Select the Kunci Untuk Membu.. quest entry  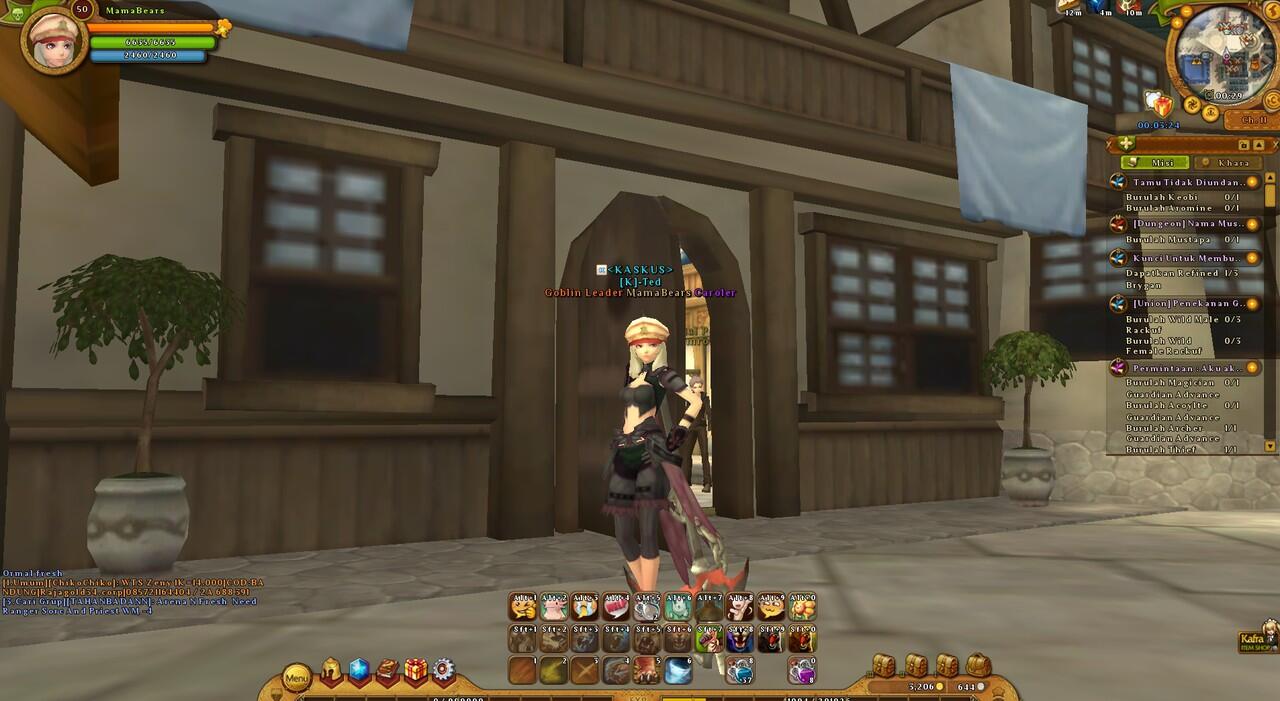[1188, 258]
